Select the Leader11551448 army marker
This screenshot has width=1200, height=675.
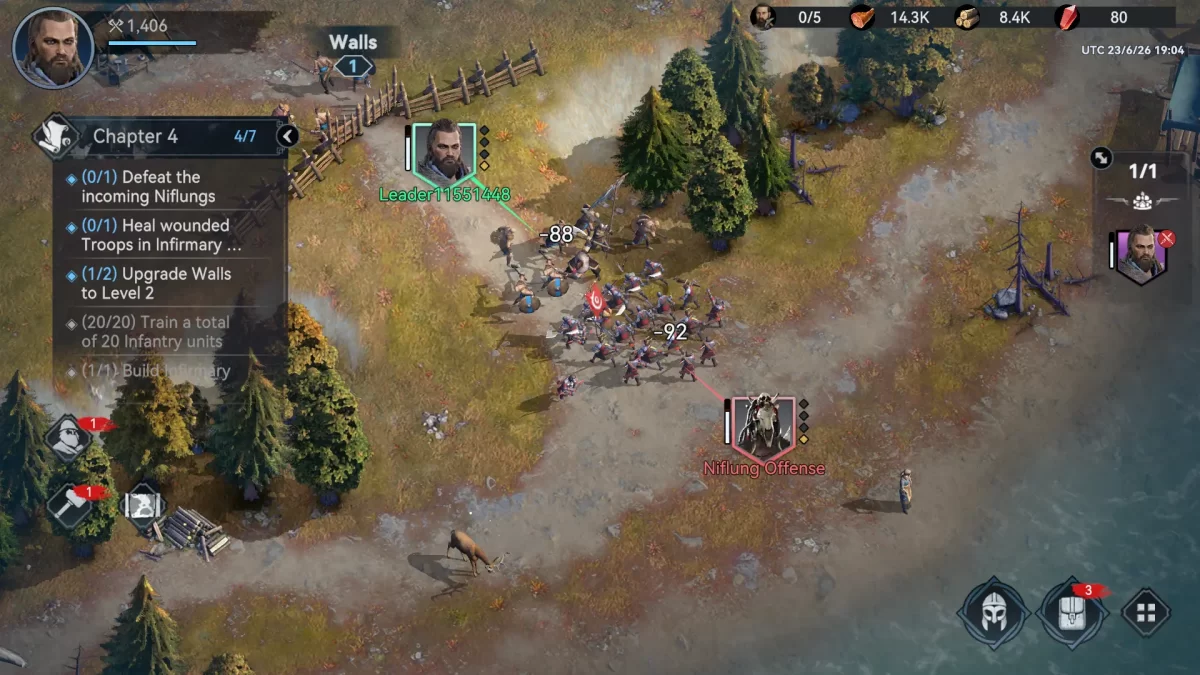click(x=445, y=152)
